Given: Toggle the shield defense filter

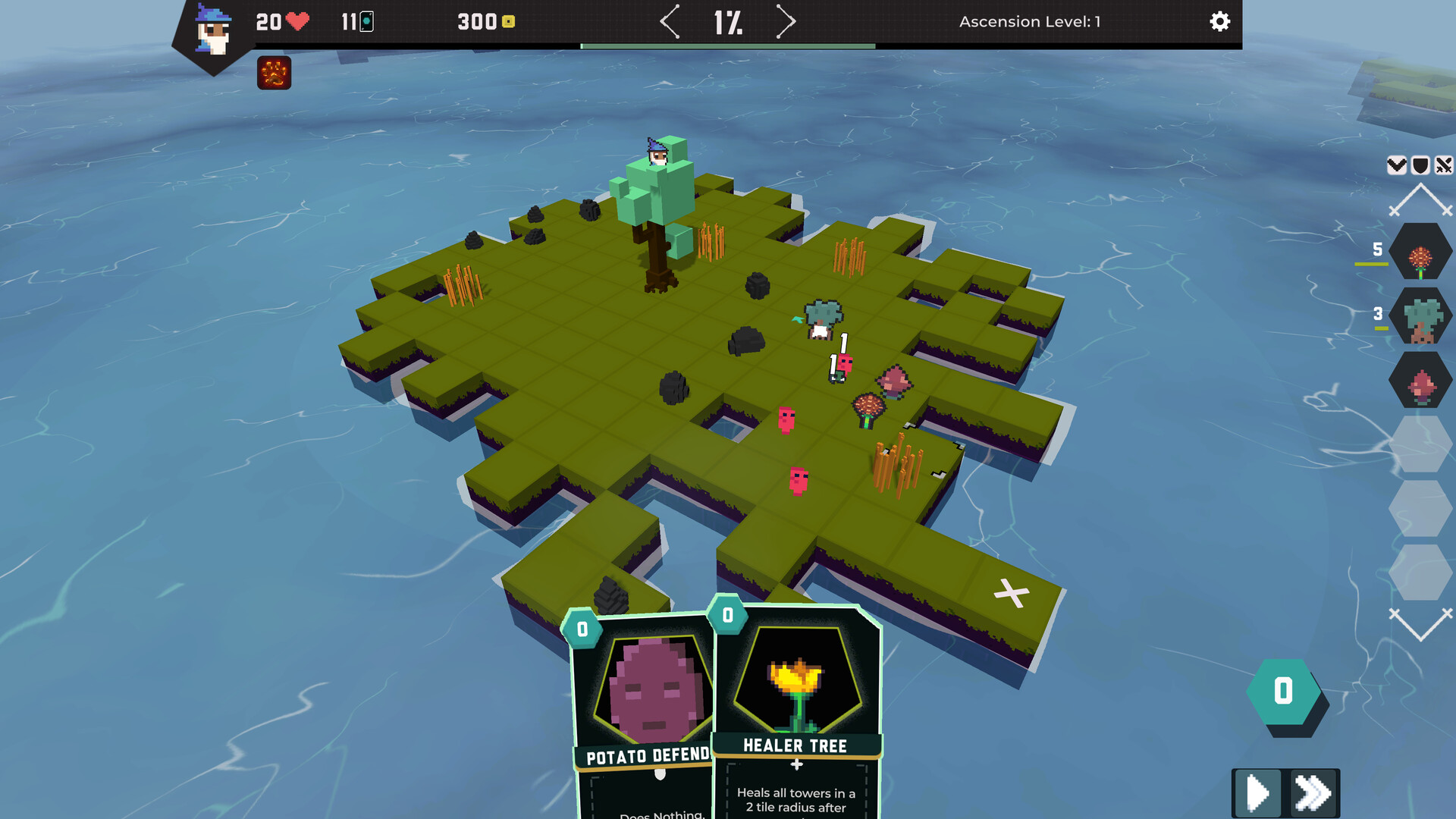Looking at the screenshot, I should click(1419, 165).
